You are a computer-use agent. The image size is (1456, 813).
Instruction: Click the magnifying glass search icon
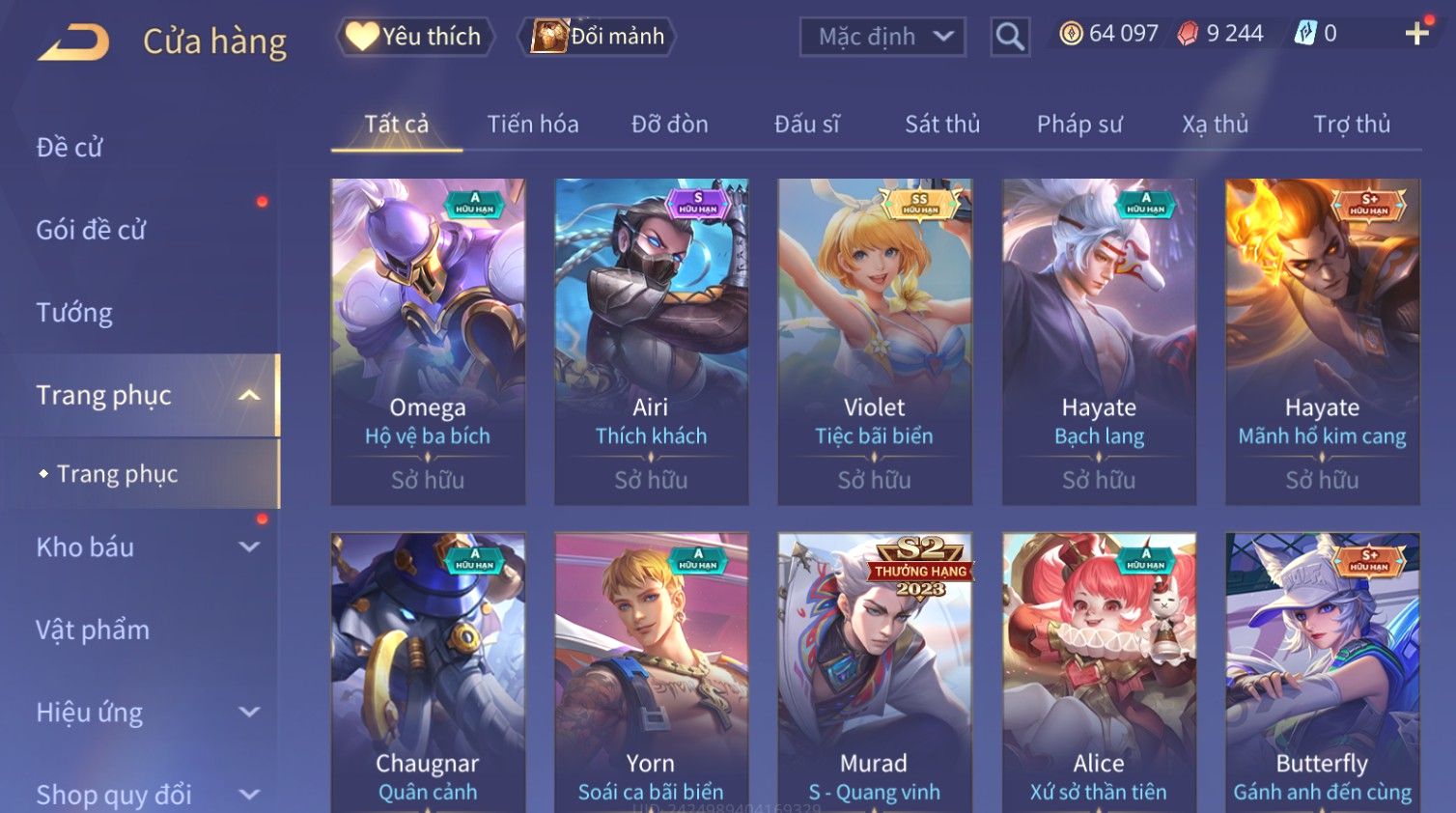[x=1010, y=37]
